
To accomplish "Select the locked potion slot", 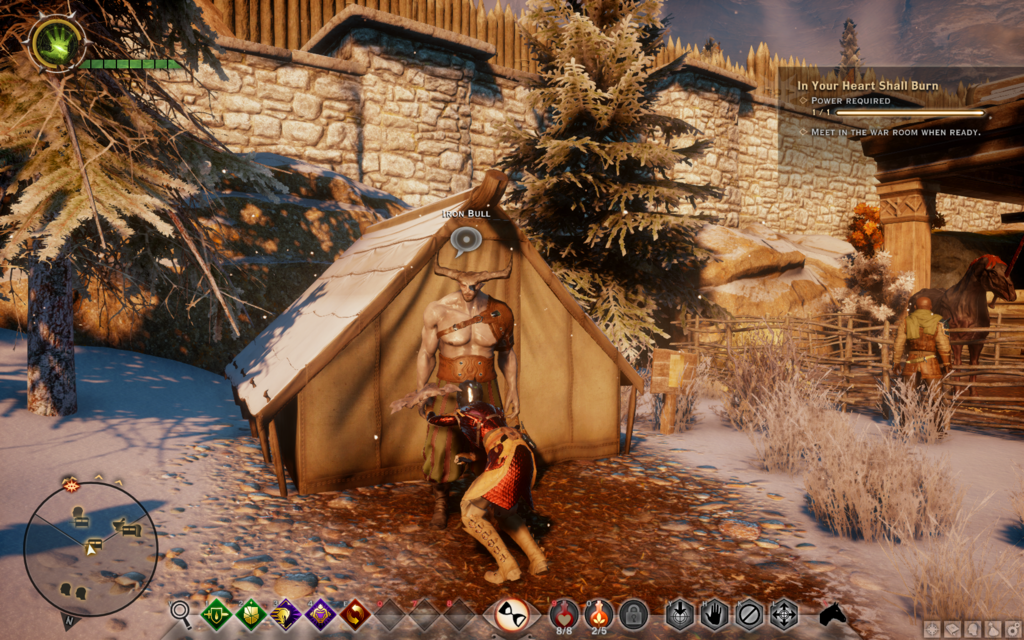I will click(x=633, y=614).
